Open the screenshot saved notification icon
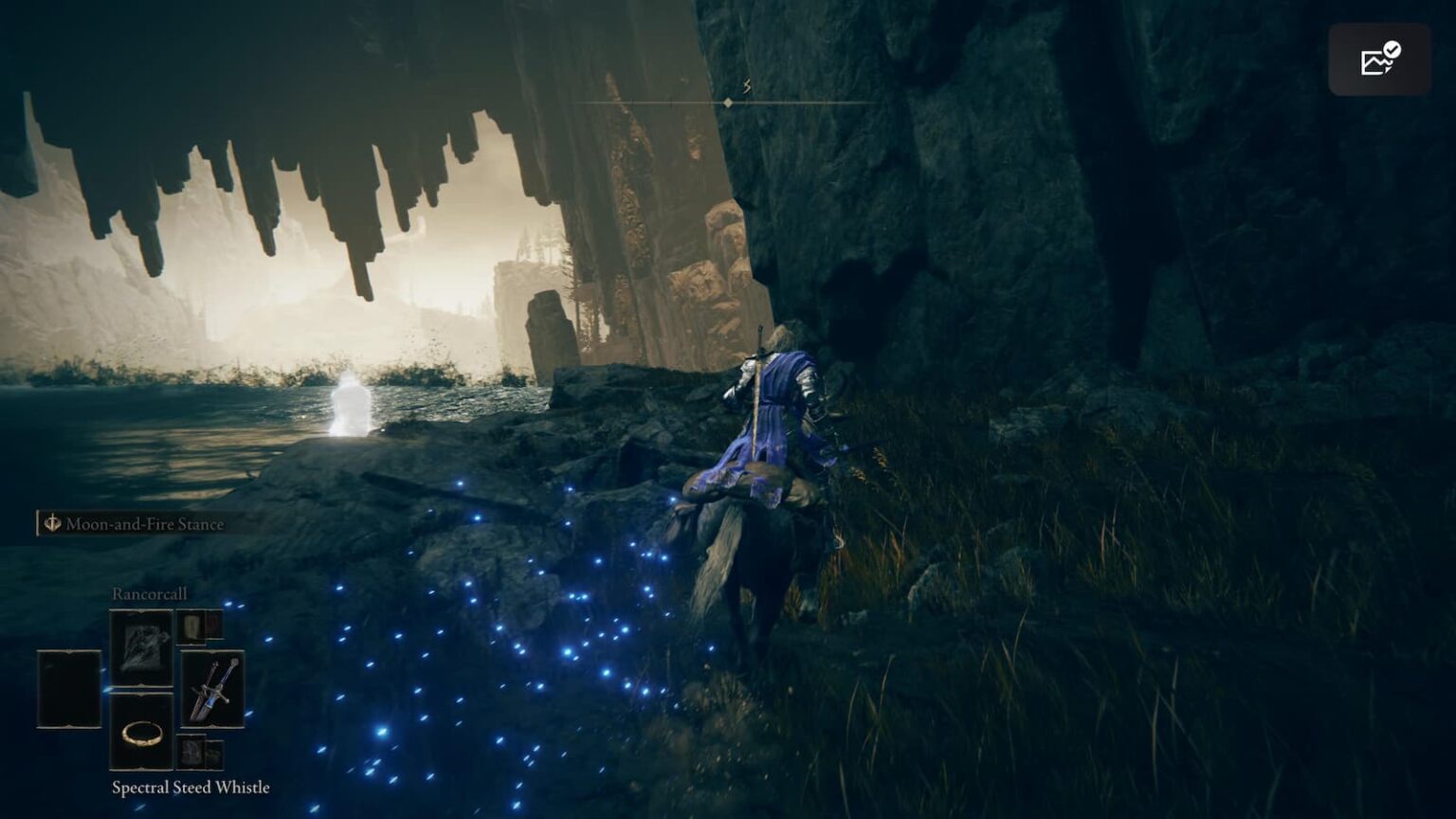Screen dimensions: 1456x819 point(1379,59)
